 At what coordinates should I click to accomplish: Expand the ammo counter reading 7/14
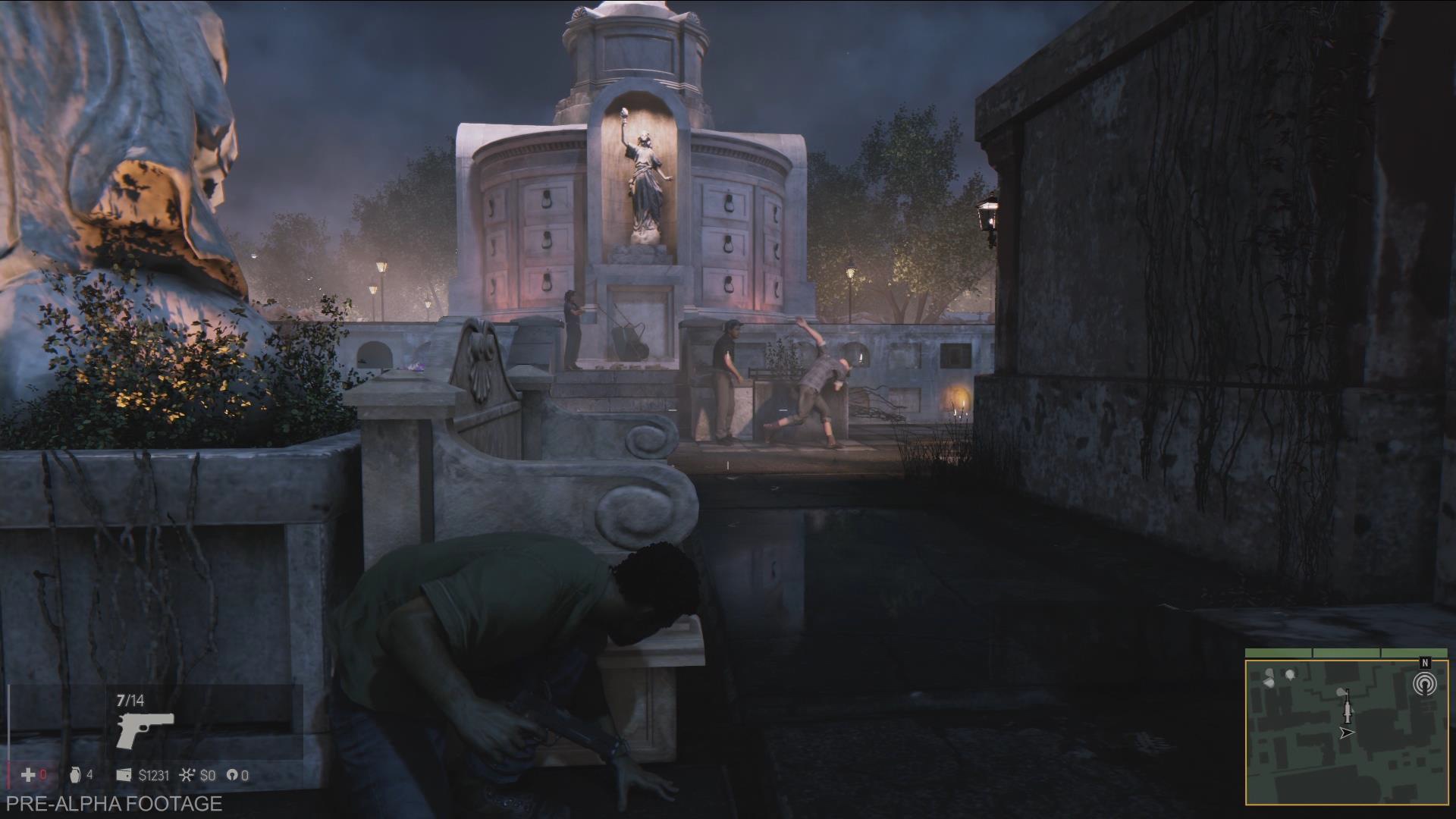[130, 701]
